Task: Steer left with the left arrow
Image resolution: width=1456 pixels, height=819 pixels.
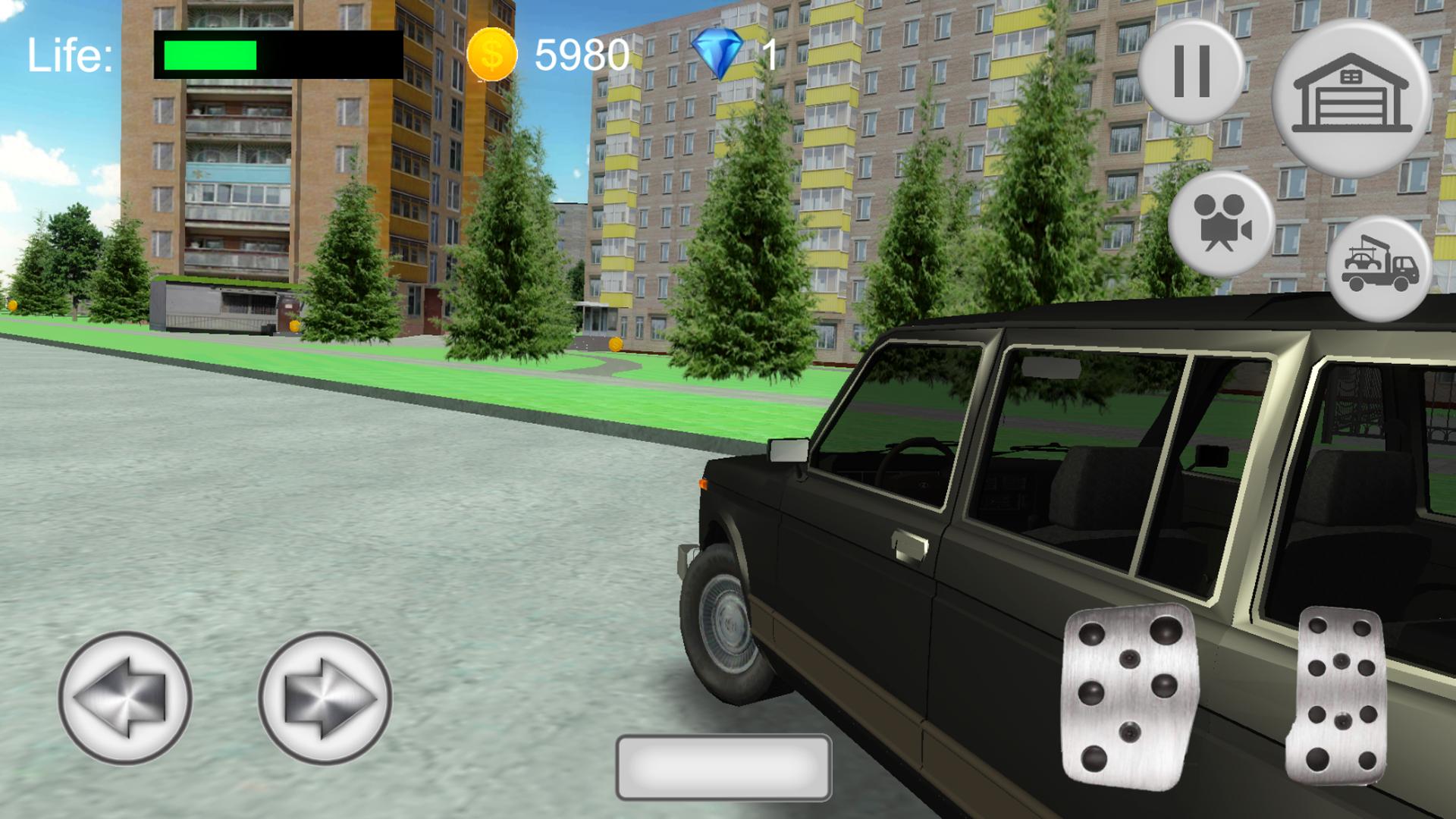Action: pyautogui.click(x=125, y=697)
